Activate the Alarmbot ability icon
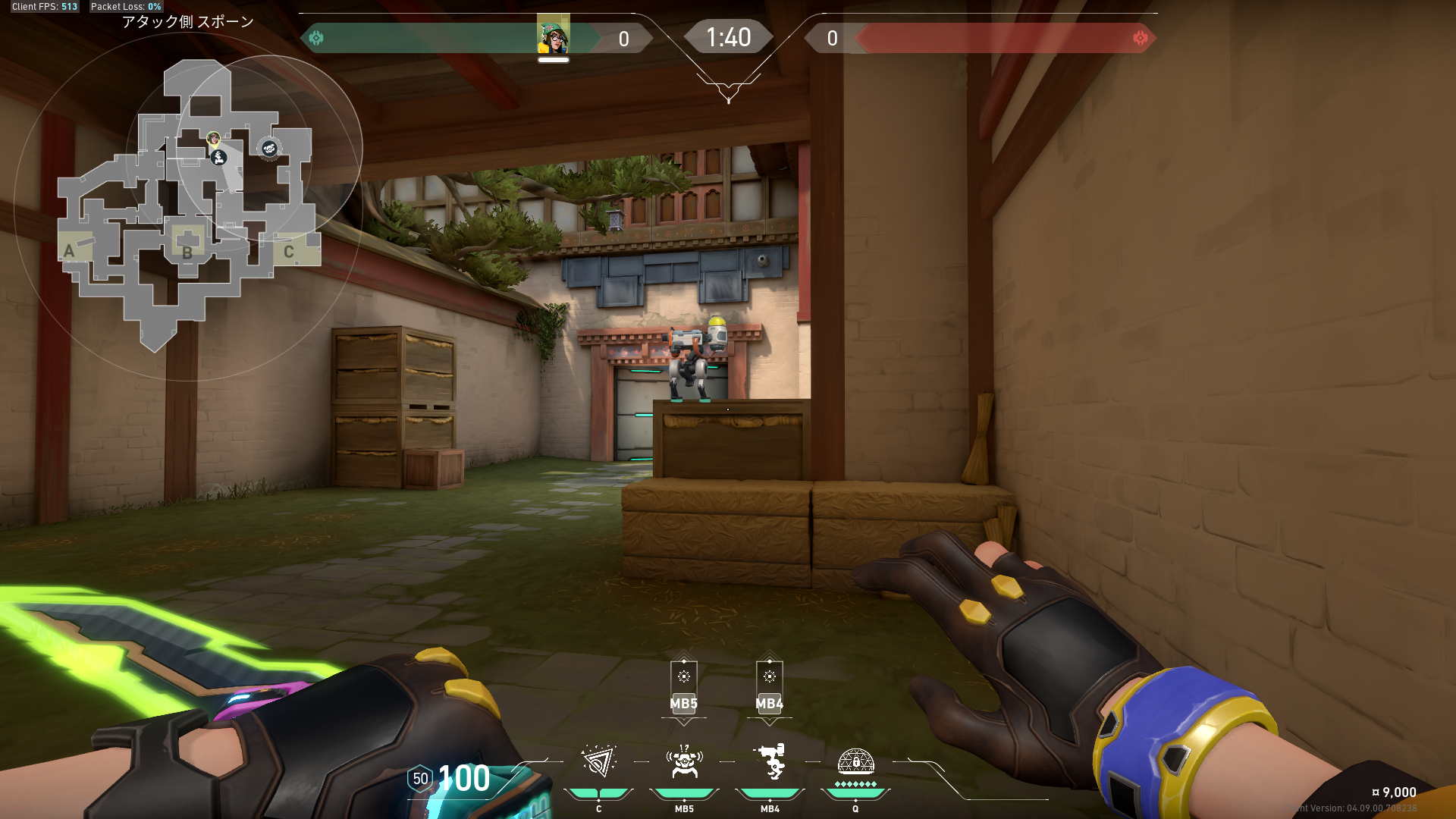1456x819 pixels. pyautogui.click(x=684, y=761)
